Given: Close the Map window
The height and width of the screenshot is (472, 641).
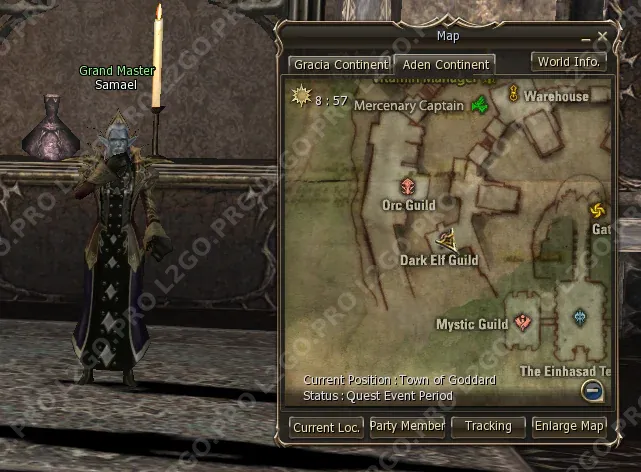Looking at the screenshot, I should (602, 37).
